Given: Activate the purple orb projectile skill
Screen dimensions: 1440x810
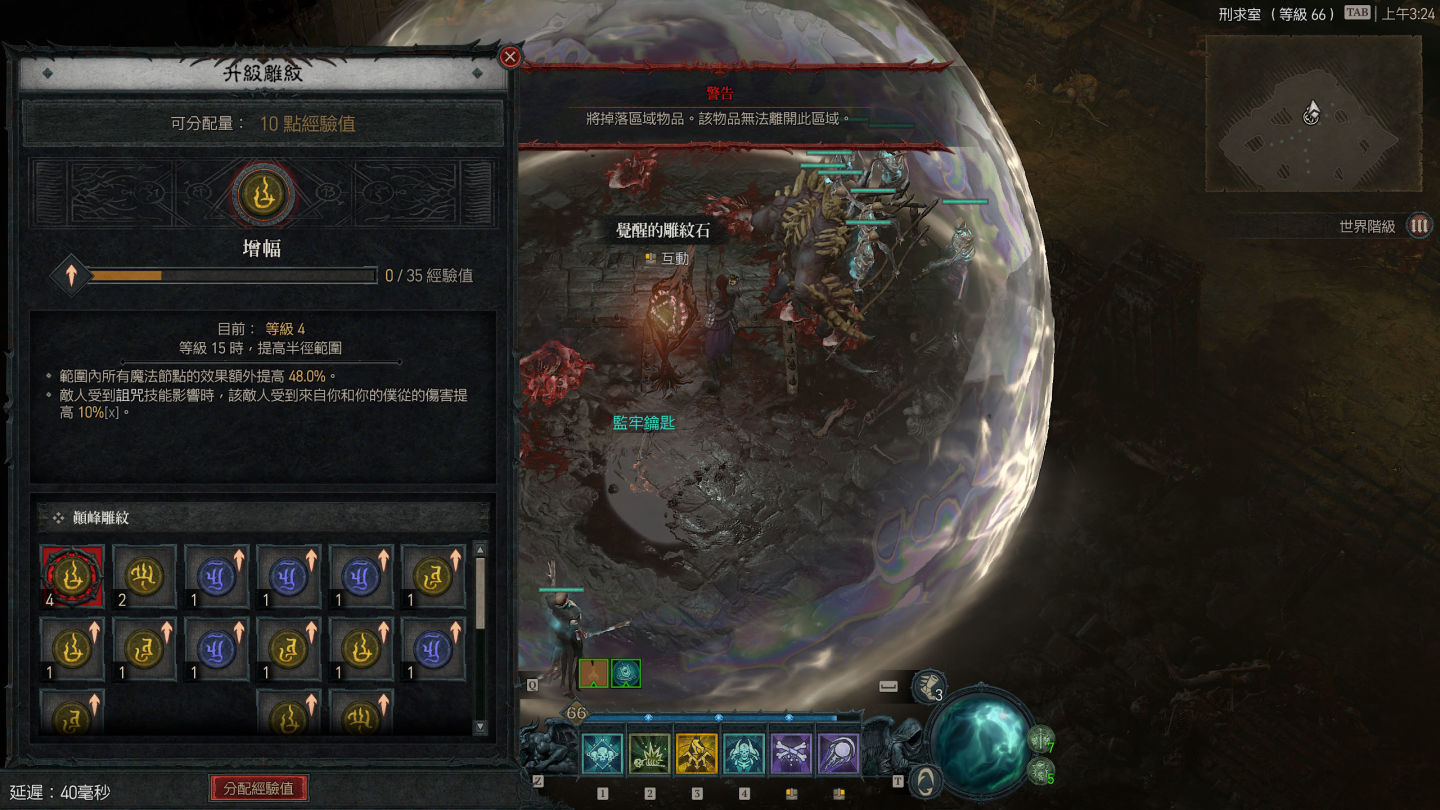Looking at the screenshot, I should pos(838,754).
